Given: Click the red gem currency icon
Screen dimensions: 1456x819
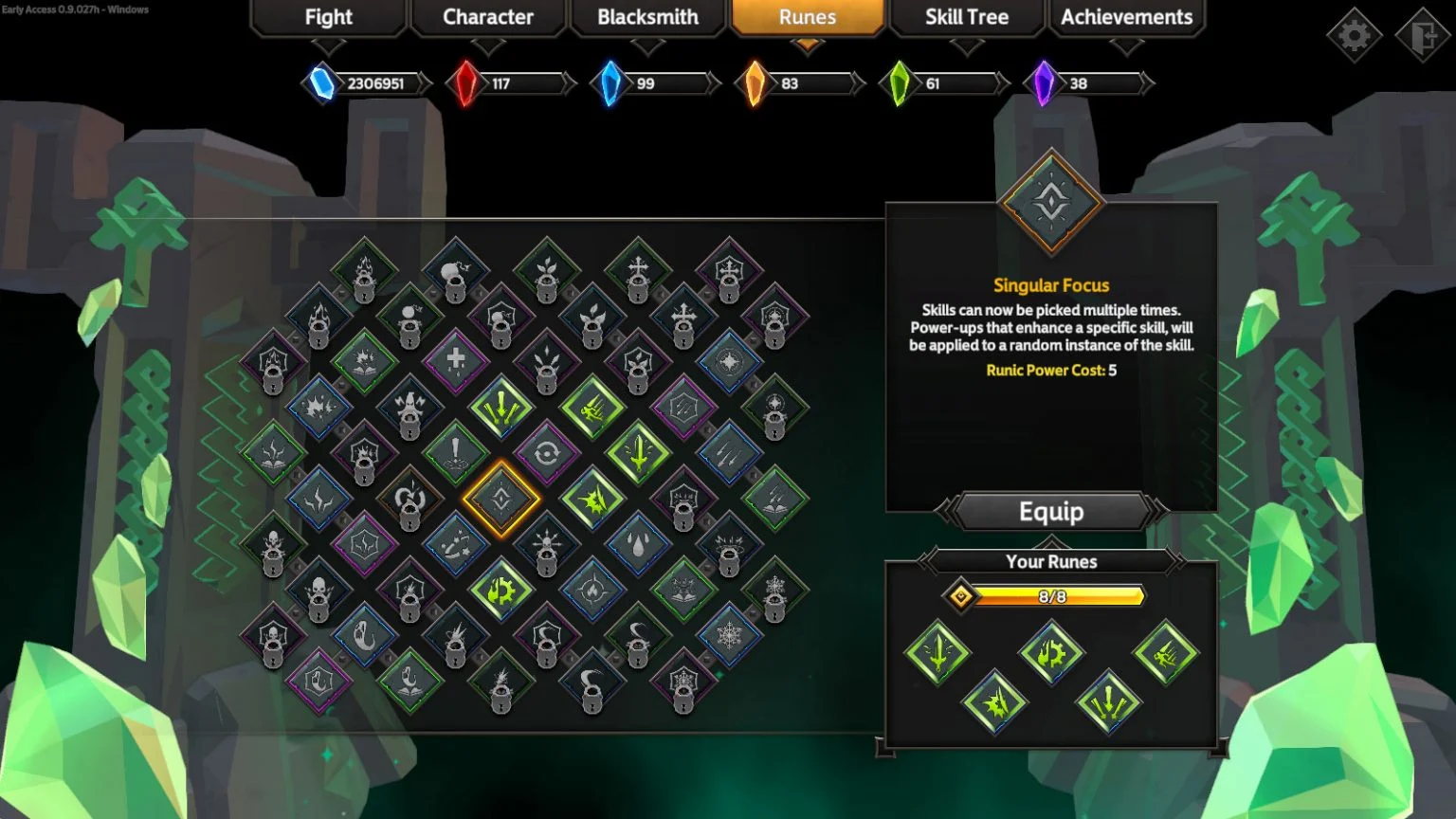Looking at the screenshot, I should click(x=464, y=83).
